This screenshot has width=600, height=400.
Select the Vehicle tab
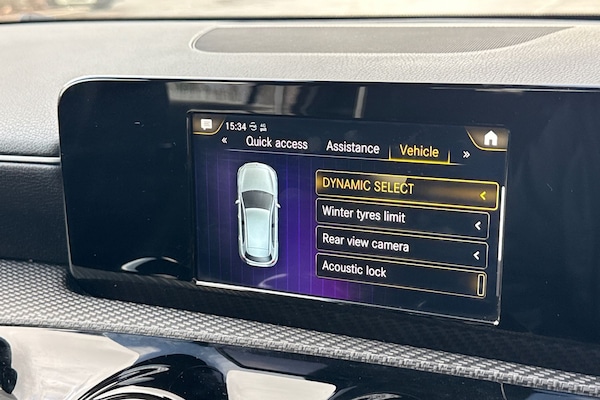click(x=419, y=152)
